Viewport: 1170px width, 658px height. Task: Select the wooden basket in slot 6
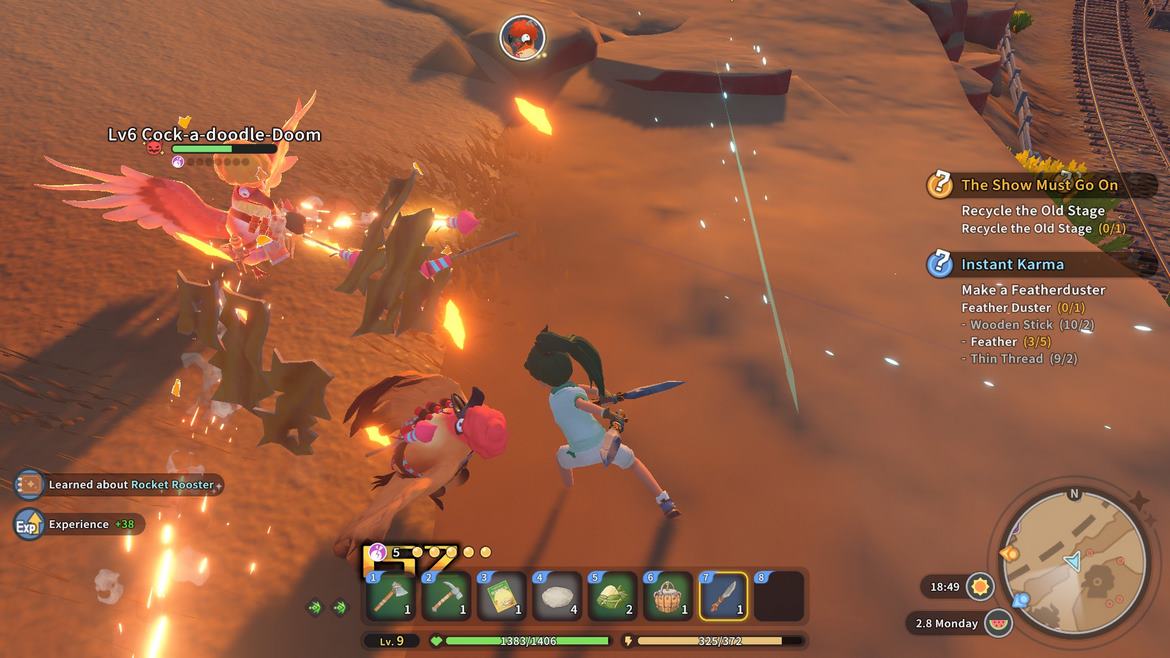click(x=668, y=596)
